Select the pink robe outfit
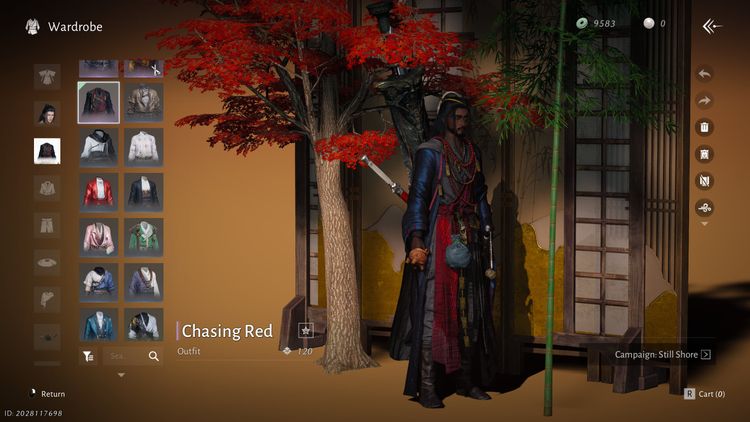Screen dimensions: 750x422 pos(99,236)
